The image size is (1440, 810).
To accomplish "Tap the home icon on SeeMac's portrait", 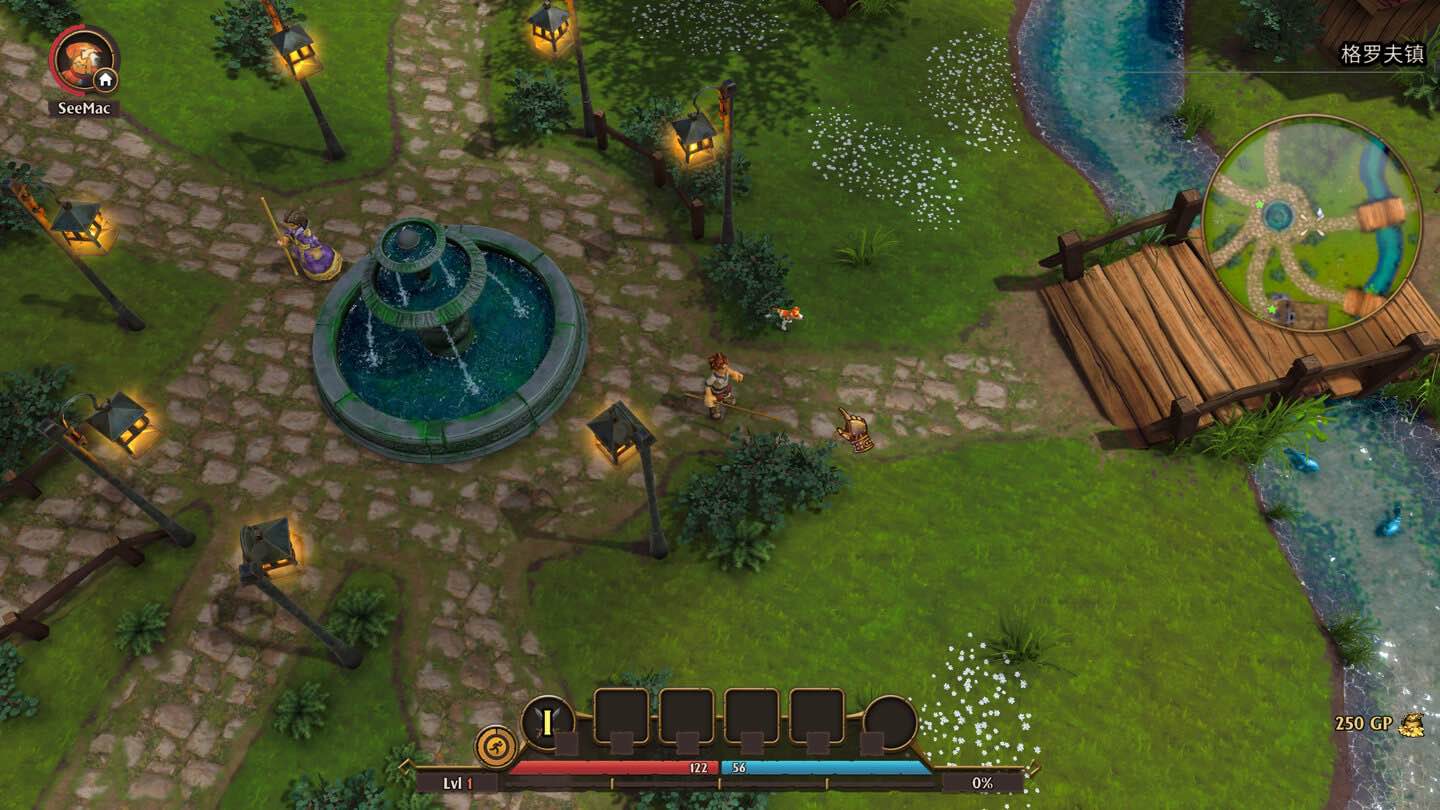I will click(x=105, y=80).
